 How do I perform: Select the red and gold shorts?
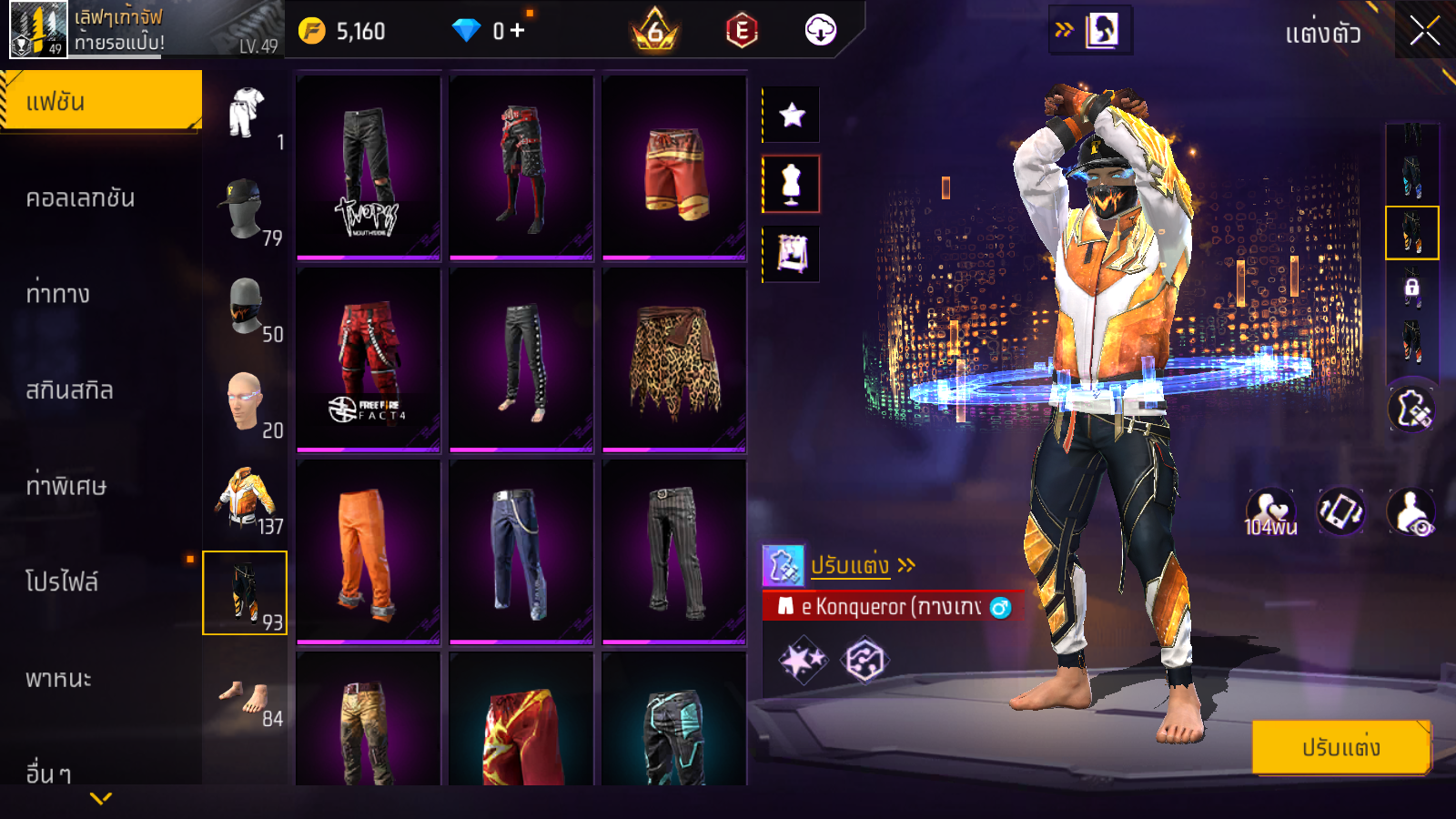(674, 169)
